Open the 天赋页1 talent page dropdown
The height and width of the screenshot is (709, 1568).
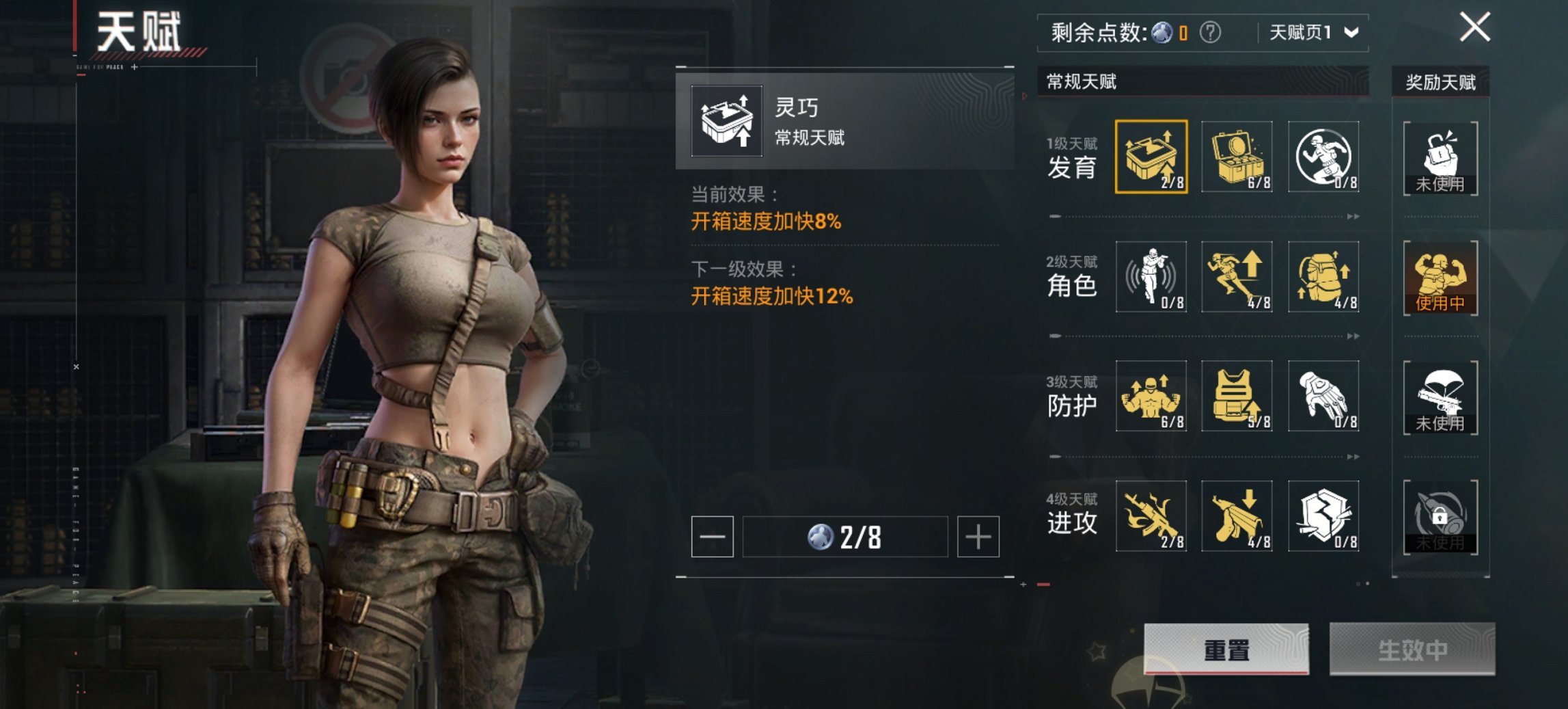click(1313, 32)
